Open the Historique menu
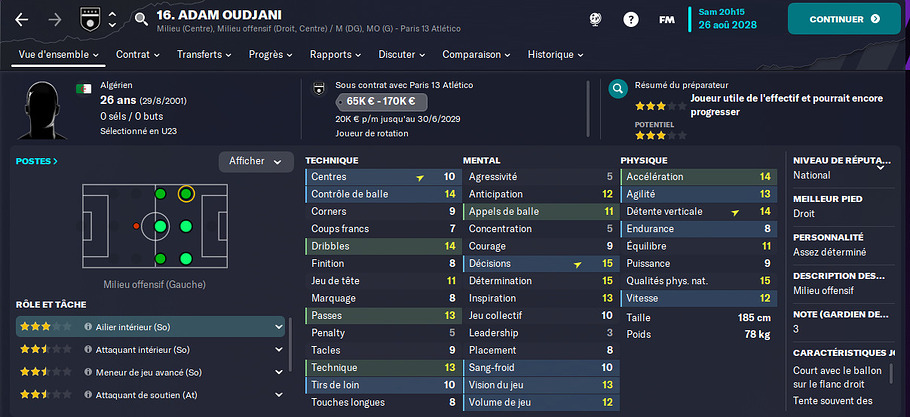 click(x=555, y=54)
